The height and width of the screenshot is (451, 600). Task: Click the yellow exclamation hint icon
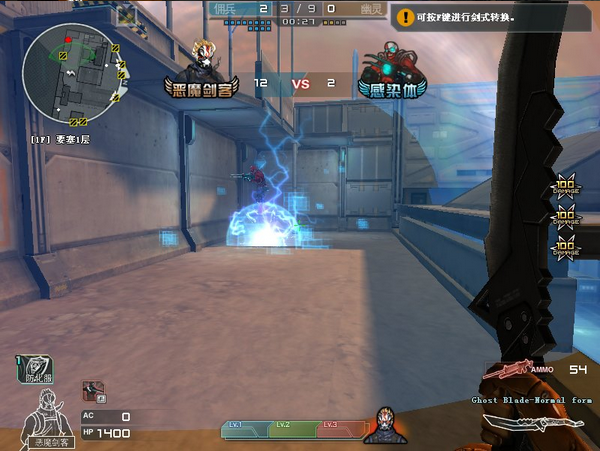pos(405,16)
